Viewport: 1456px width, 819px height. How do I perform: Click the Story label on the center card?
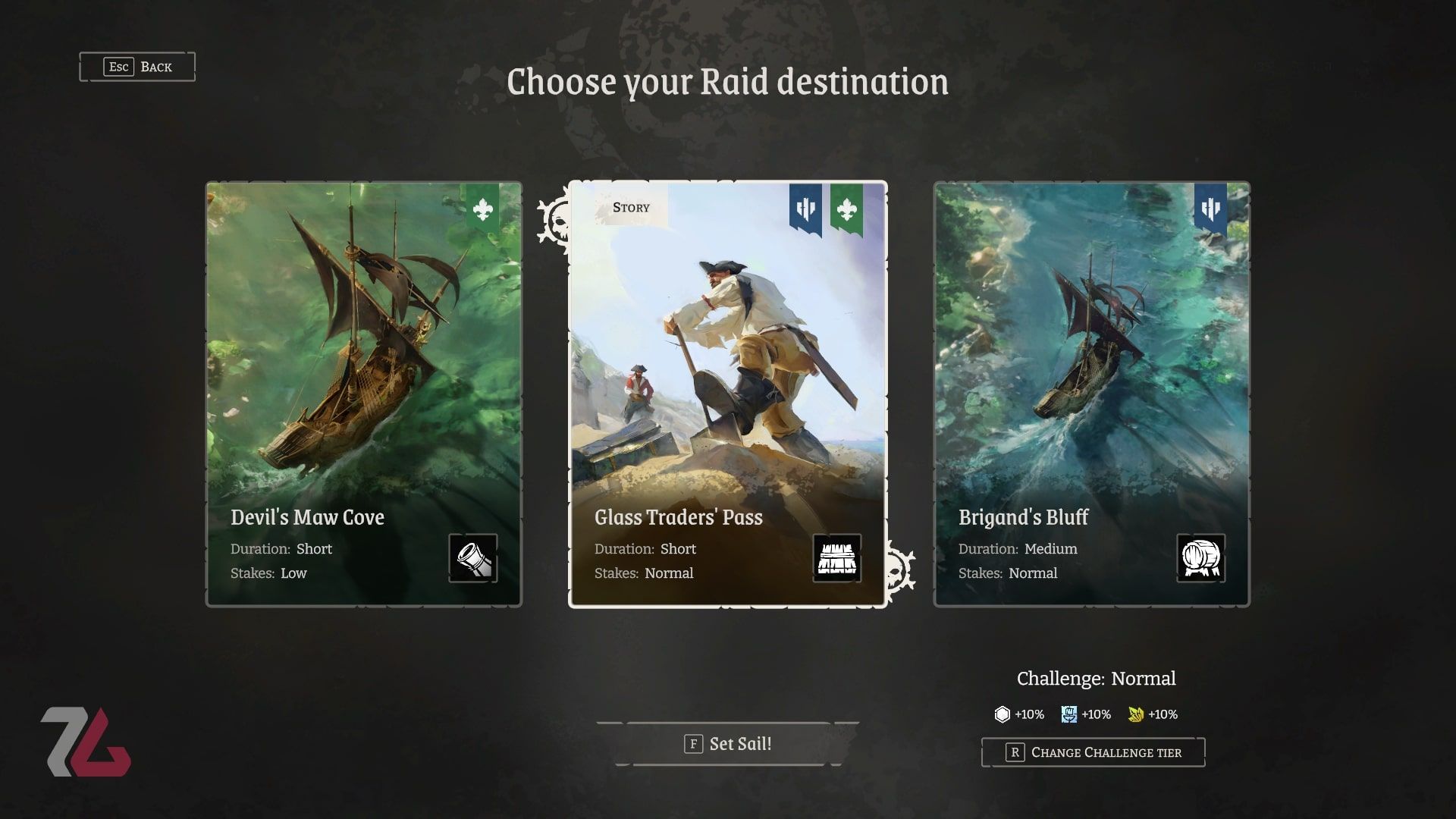coord(630,207)
